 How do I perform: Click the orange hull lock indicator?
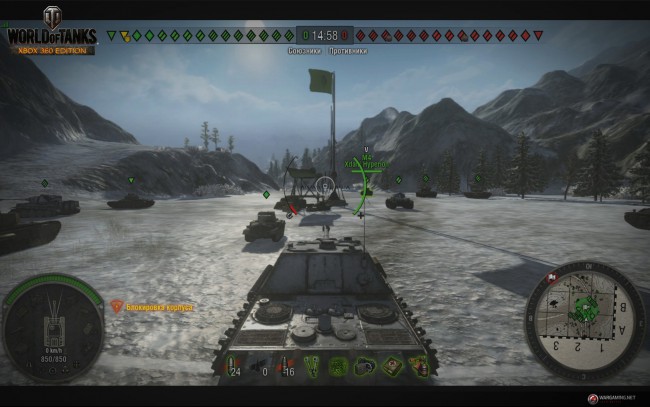tap(117, 307)
